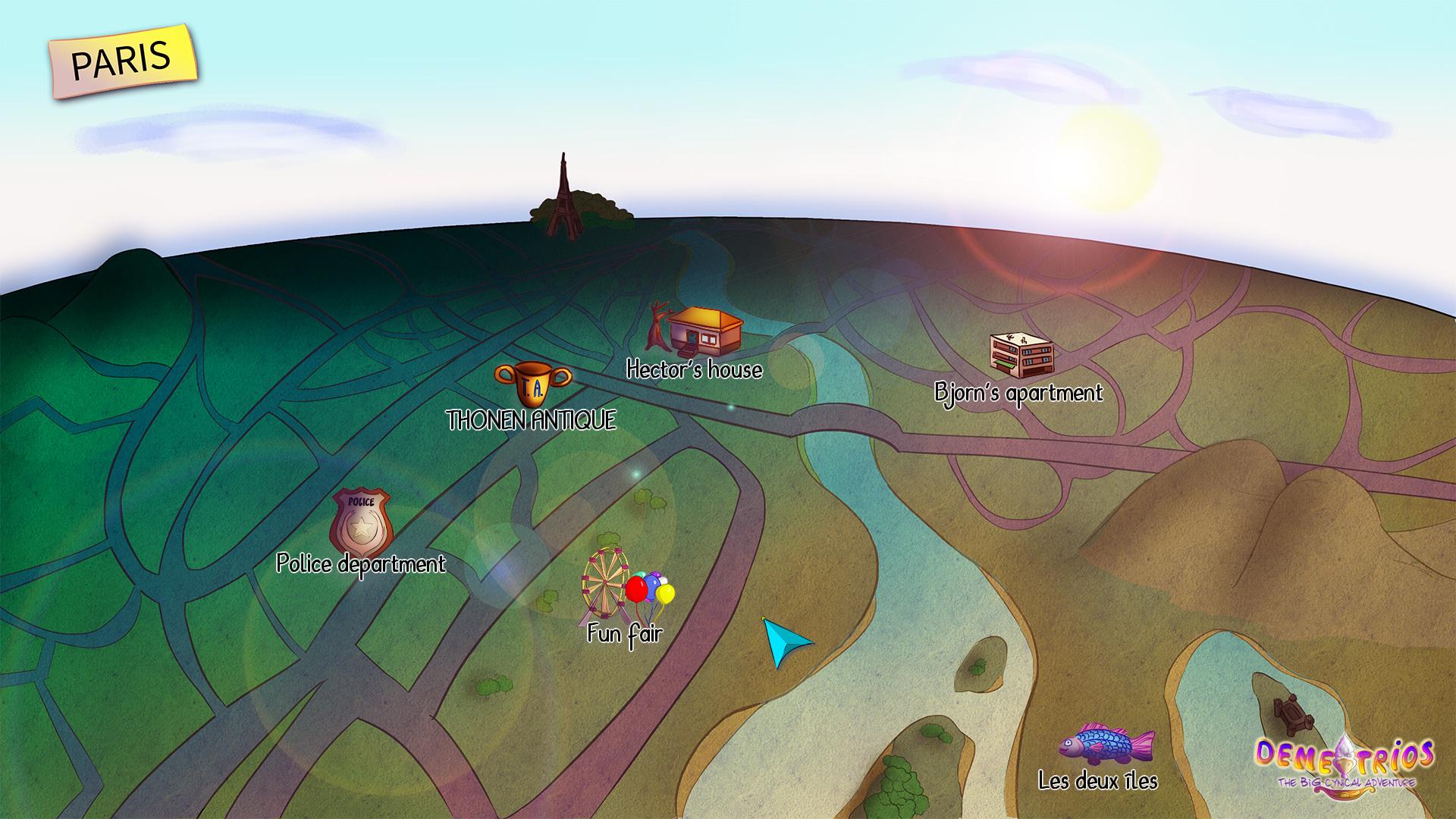The image size is (1456, 819).
Task: Choose the Les deux îles fish marker
Action: tap(1106, 745)
